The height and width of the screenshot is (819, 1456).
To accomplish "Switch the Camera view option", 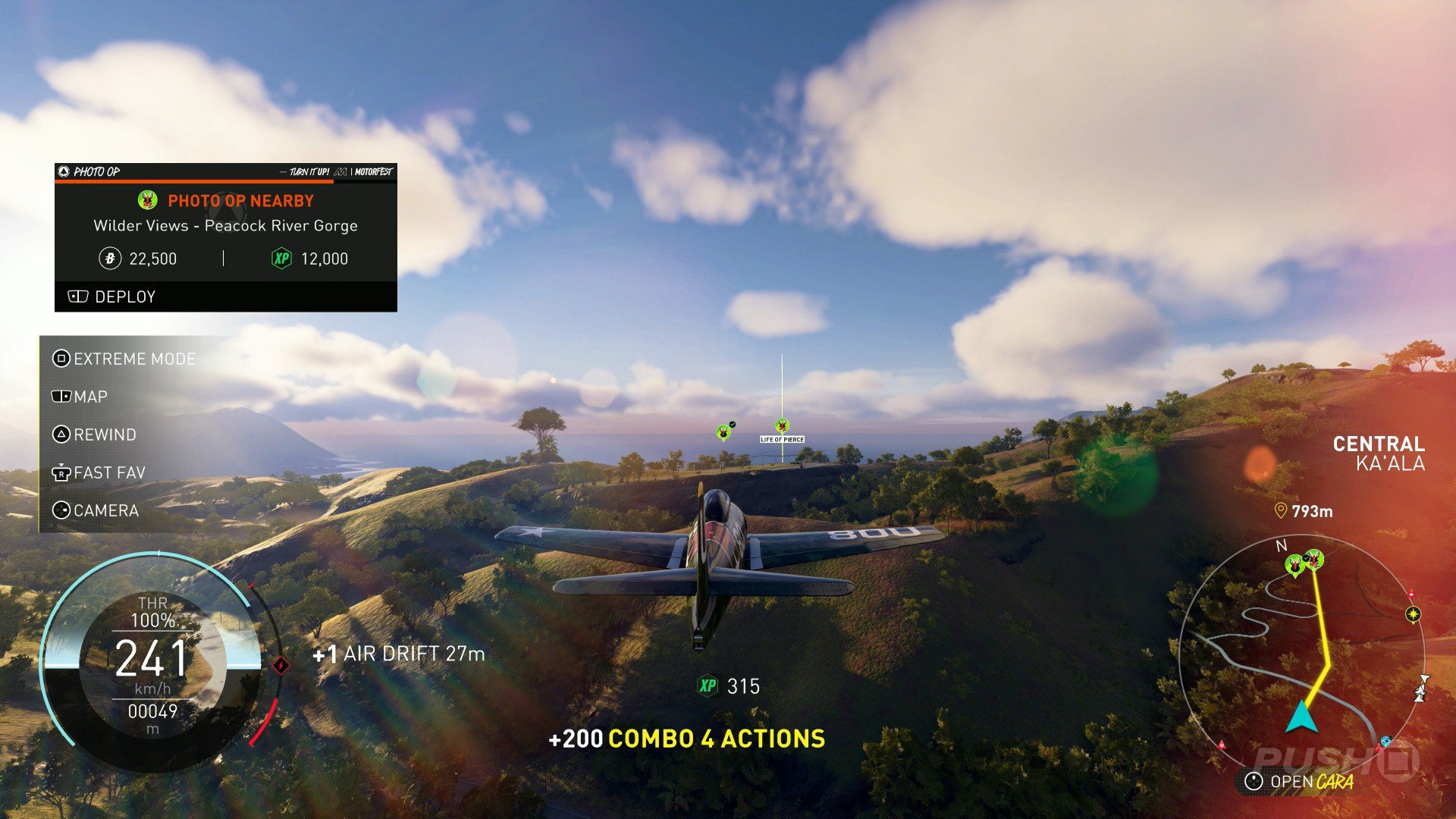I will pos(96,510).
